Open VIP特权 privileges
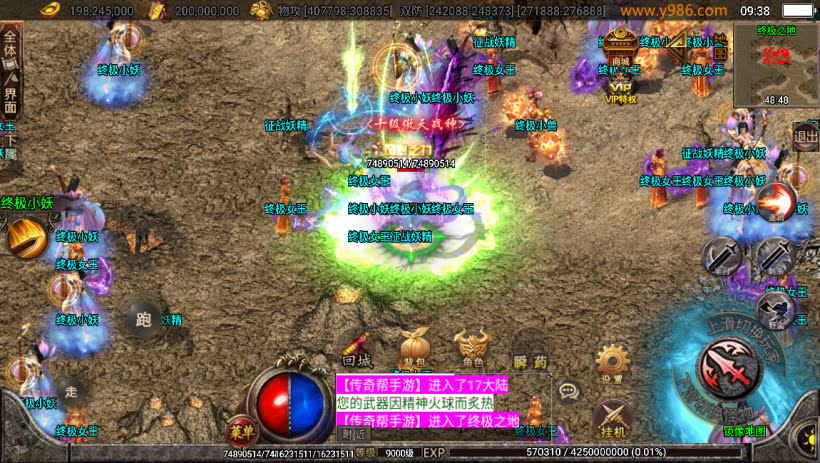Screen dimensions: 820x463 pos(620,86)
